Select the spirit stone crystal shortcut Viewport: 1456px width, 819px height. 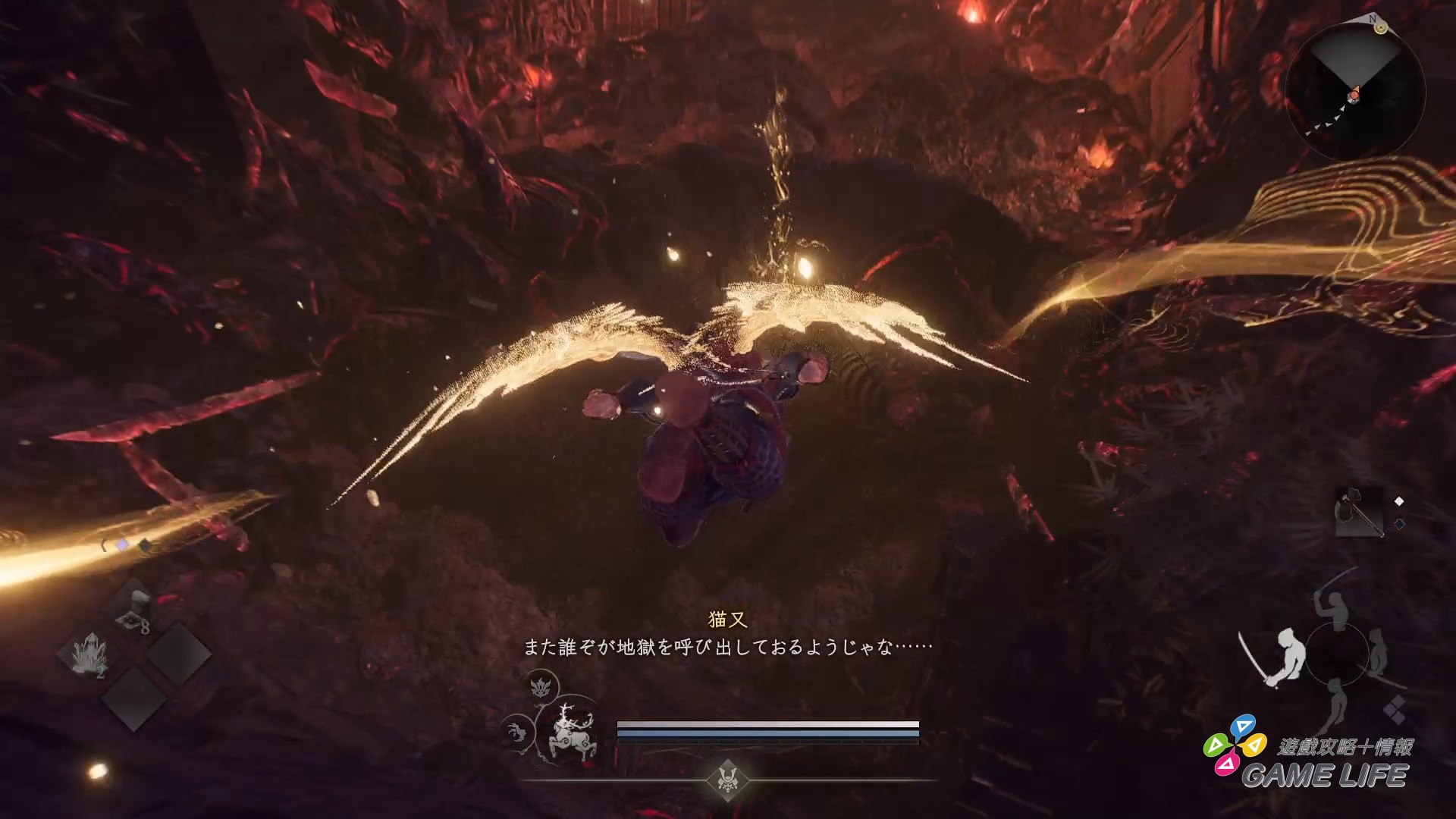tap(89, 653)
